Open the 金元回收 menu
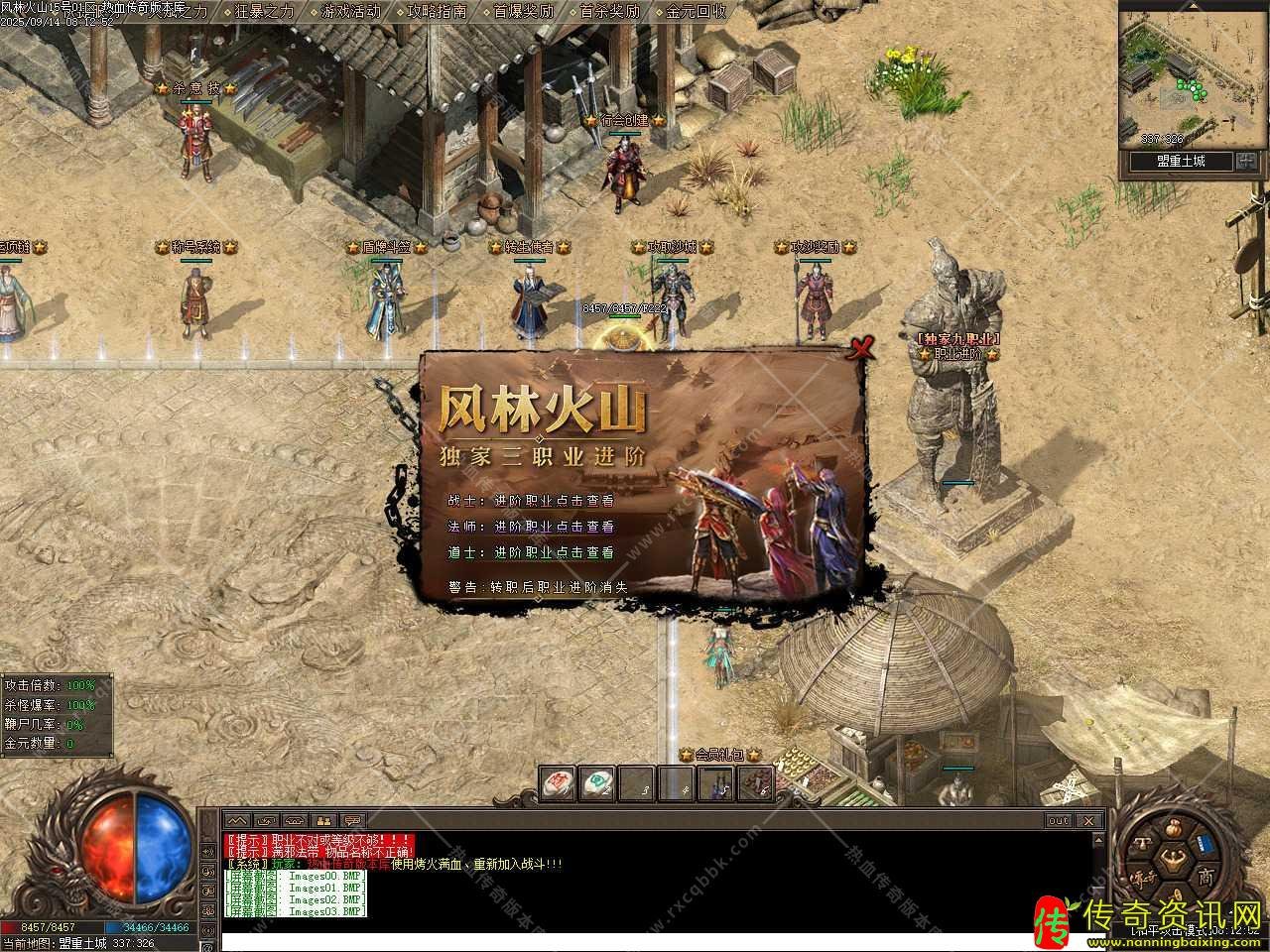This screenshot has height=952, width=1270. (697, 12)
